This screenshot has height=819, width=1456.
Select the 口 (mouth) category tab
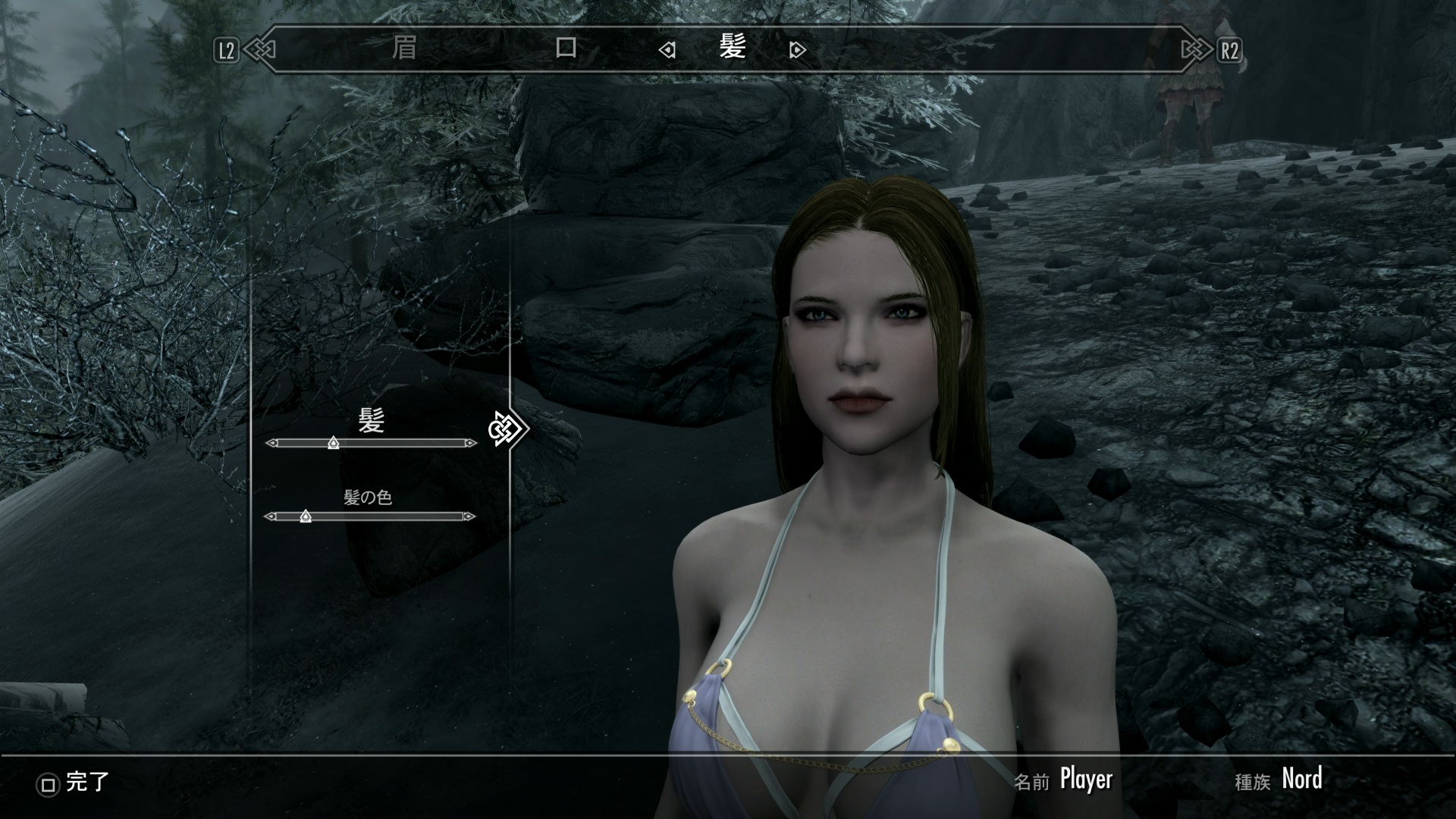pyautogui.click(x=566, y=49)
